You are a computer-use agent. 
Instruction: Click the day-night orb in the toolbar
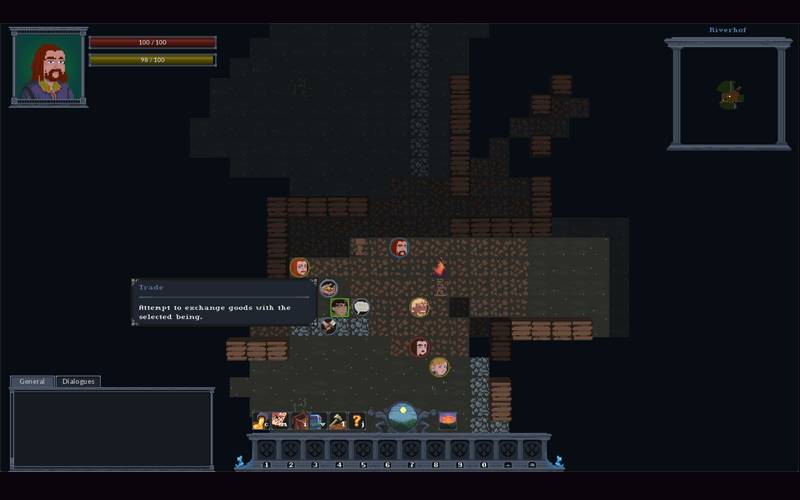pyautogui.click(x=403, y=416)
